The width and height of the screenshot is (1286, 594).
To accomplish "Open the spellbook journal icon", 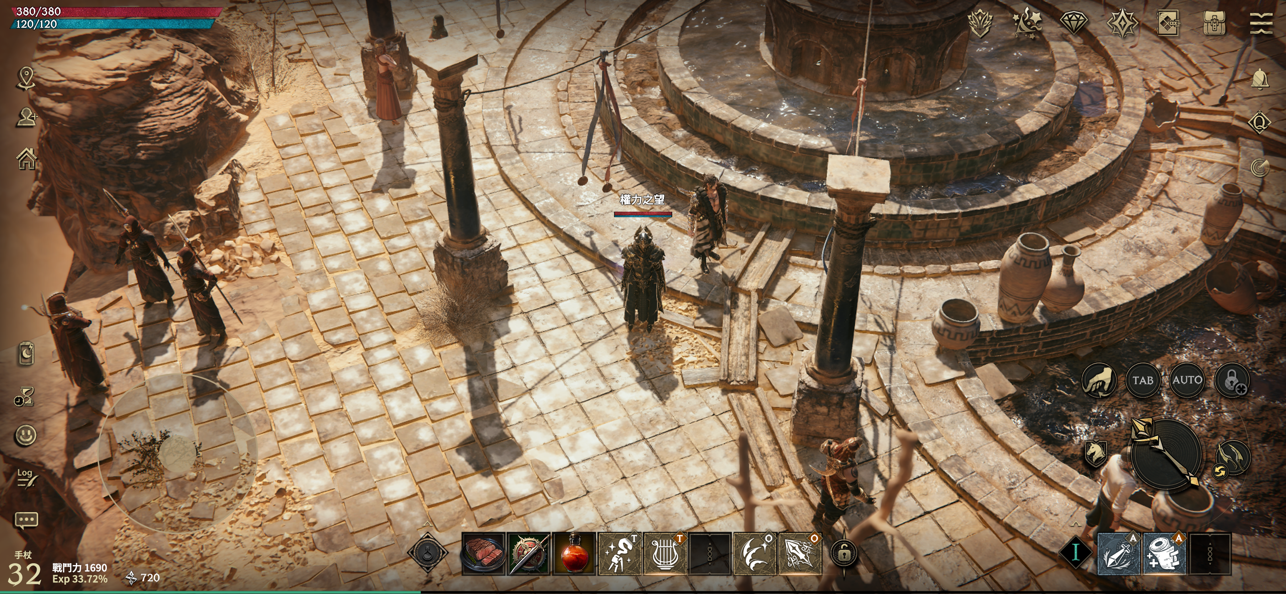I will pos(1168,22).
